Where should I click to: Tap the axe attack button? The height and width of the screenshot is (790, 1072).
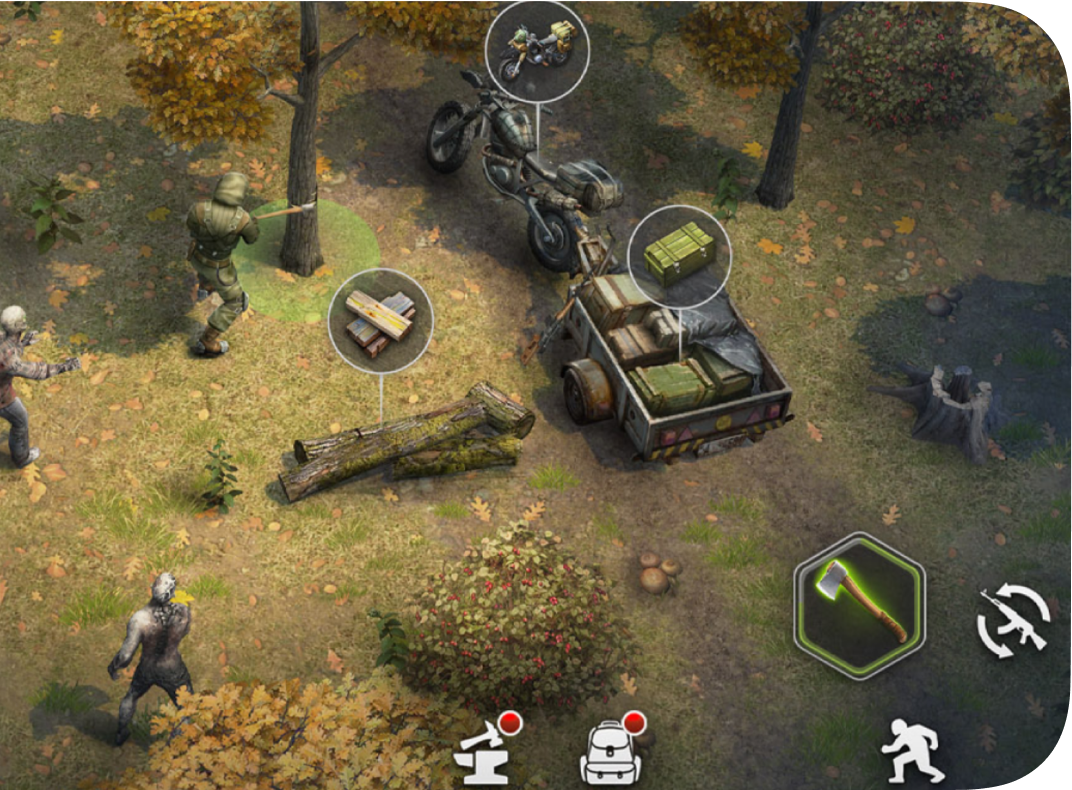860,606
